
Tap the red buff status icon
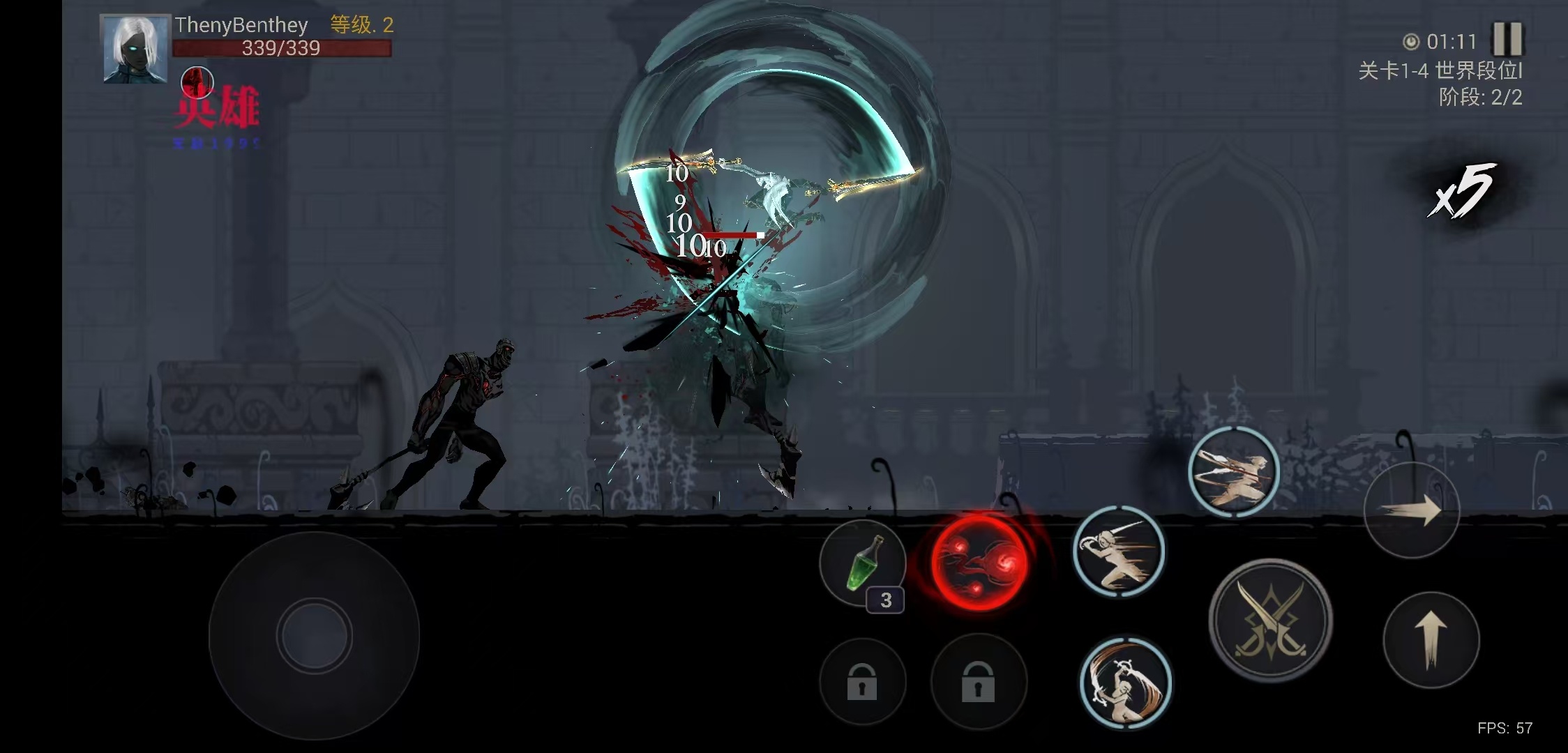(x=197, y=82)
